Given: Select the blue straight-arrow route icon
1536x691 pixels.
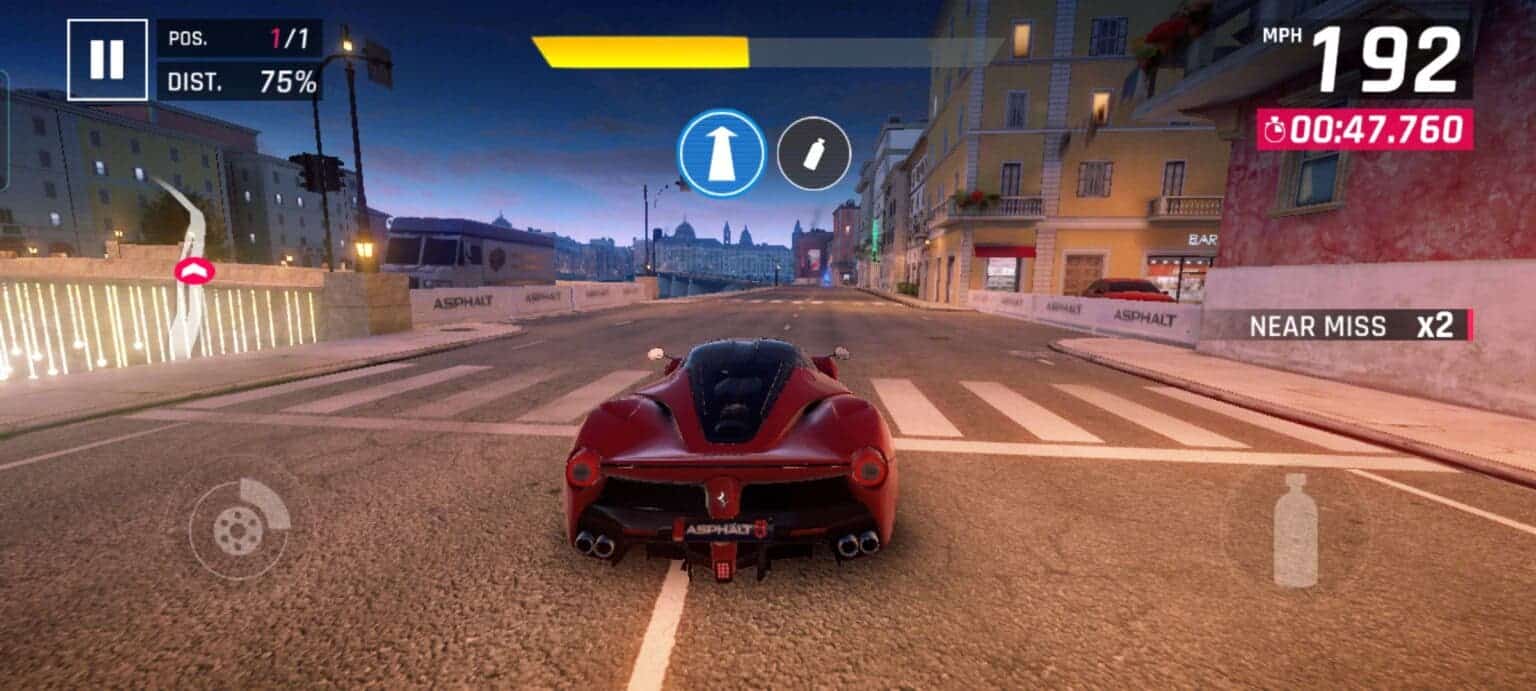Looking at the screenshot, I should [722, 153].
